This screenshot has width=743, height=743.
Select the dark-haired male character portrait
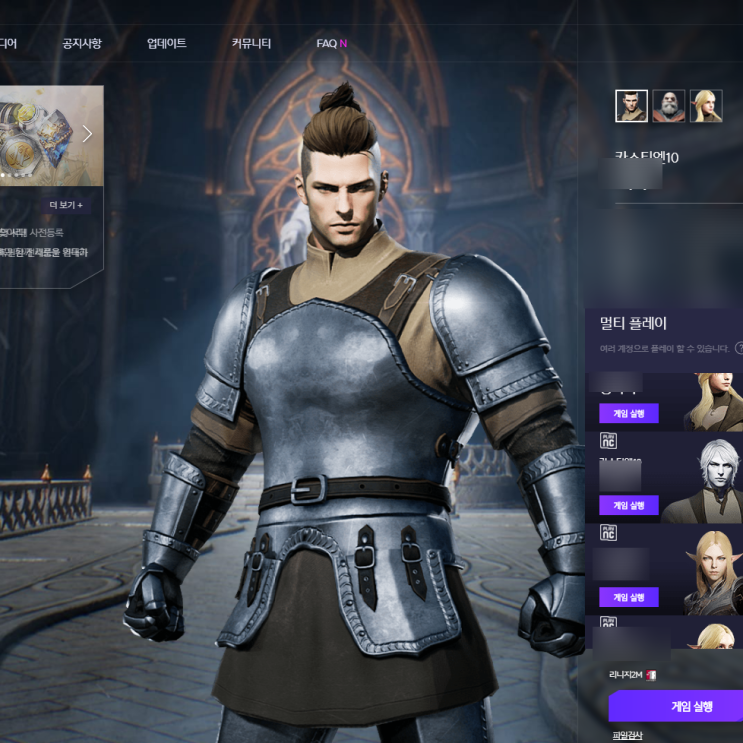[631, 105]
